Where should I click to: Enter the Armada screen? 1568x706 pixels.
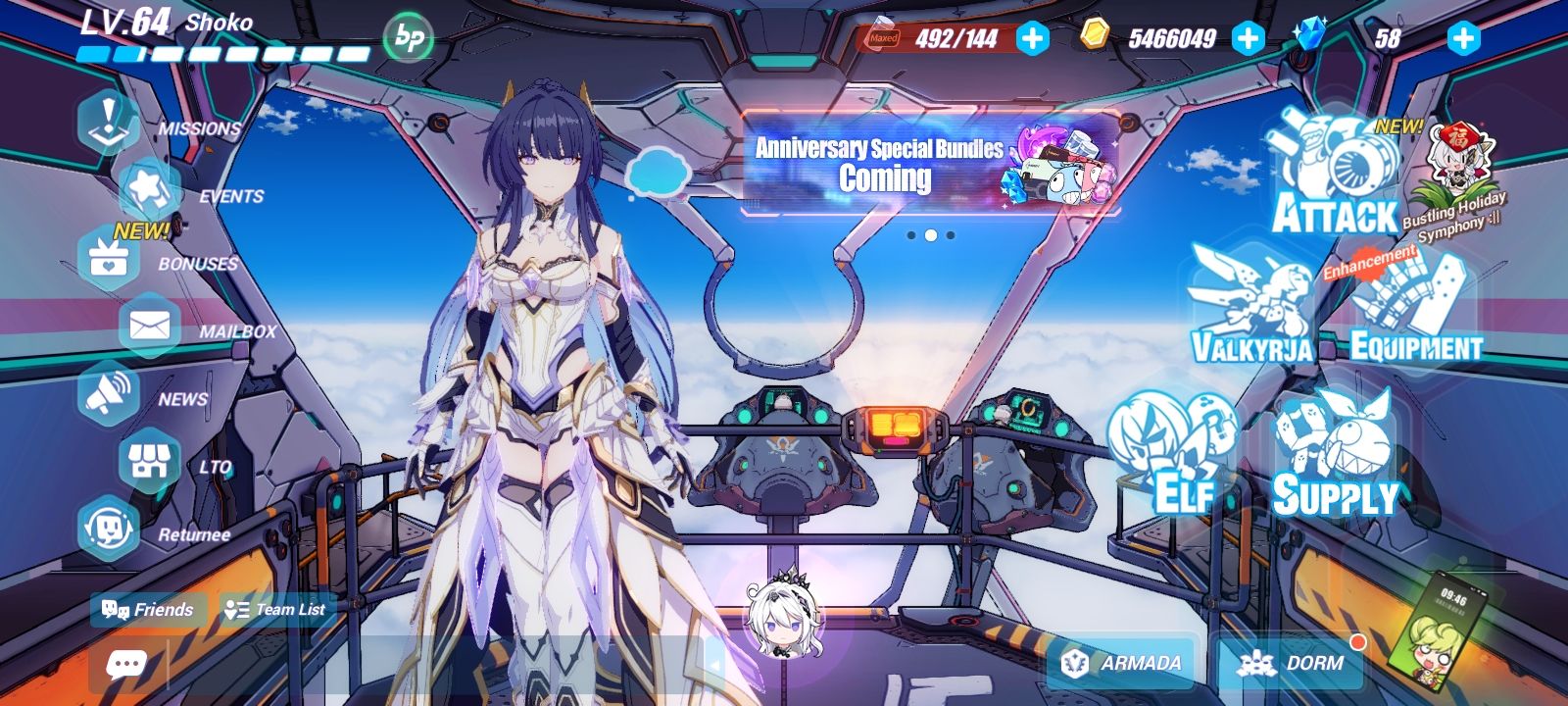coord(1122,661)
